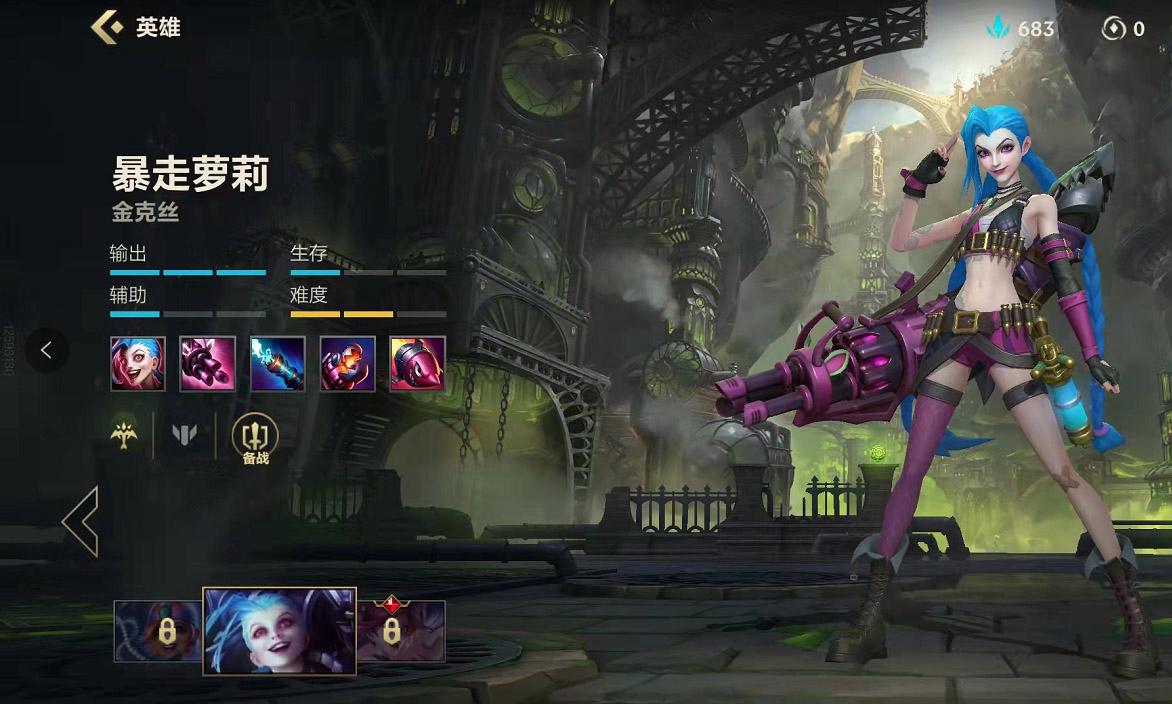Select the blue electric zapper ability icon
Viewport: 1172px width, 704px height.
tap(278, 363)
